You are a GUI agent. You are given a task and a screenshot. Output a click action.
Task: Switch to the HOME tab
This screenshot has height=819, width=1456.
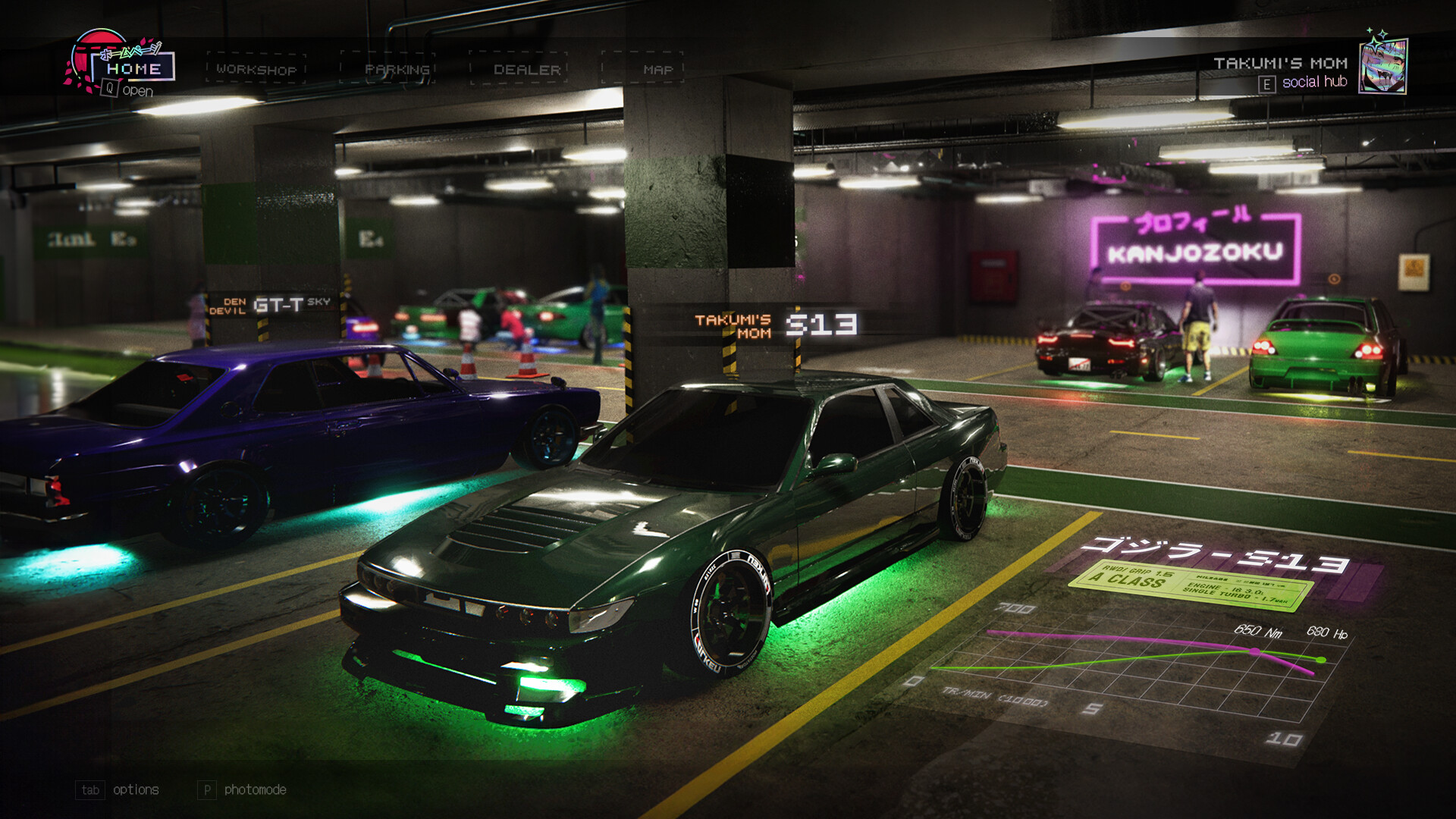click(x=130, y=68)
